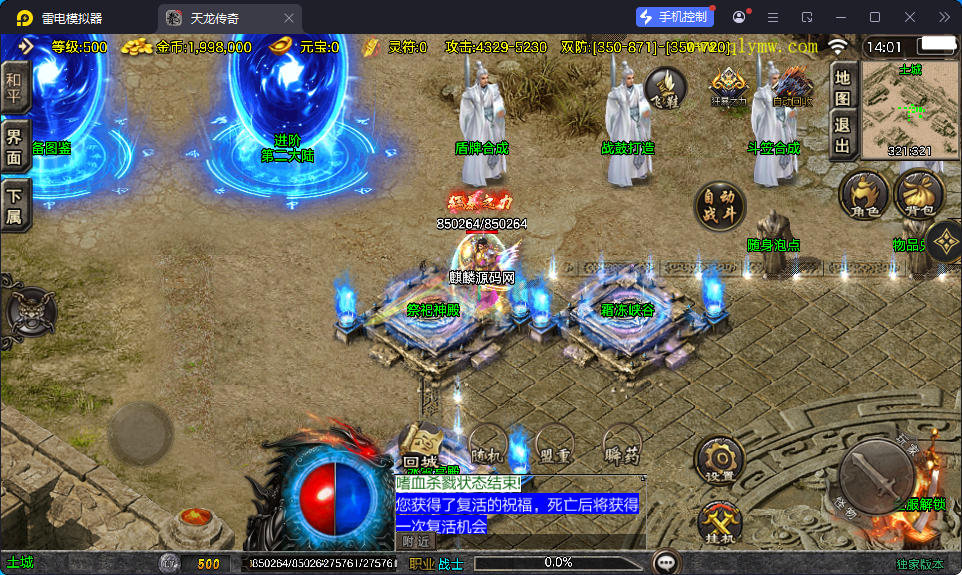Screen dimensions: 962x575
Task: Tap the sword attack button
Action: click(876, 478)
